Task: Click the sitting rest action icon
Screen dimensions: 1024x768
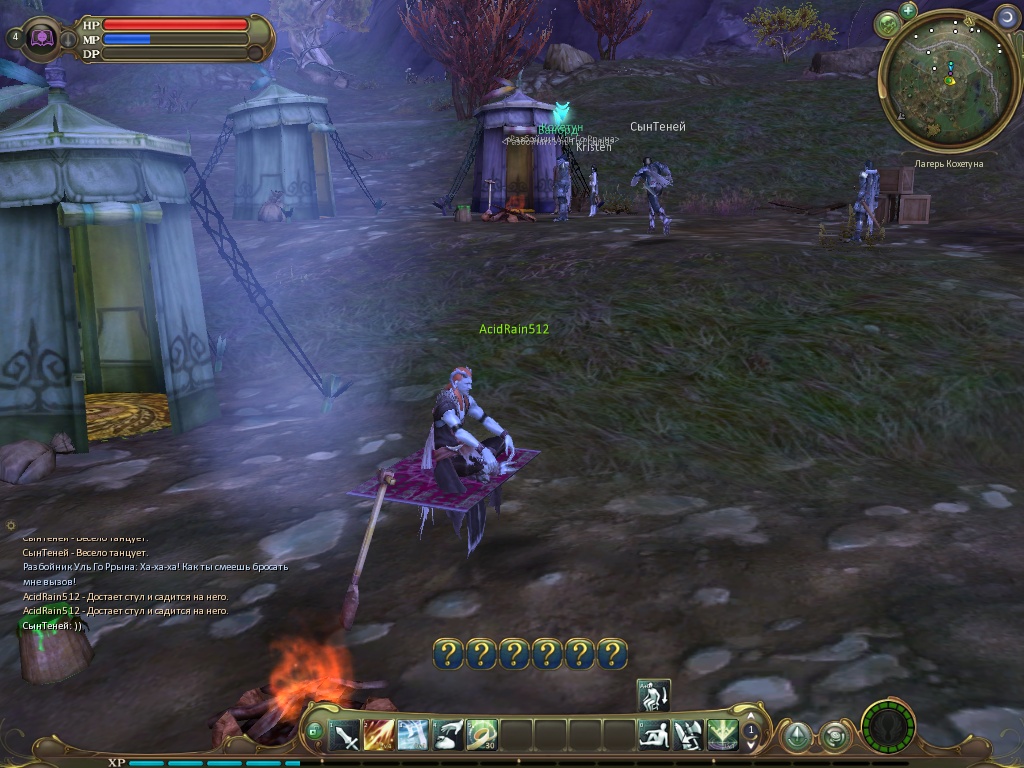Action: [654, 736]
